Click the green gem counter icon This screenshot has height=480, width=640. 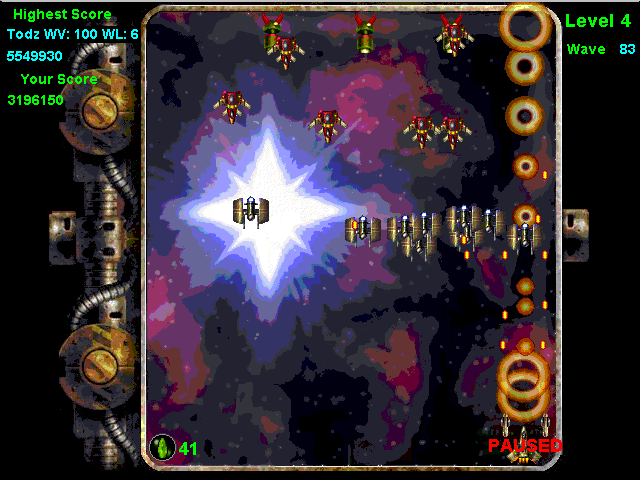pos(162,447)
